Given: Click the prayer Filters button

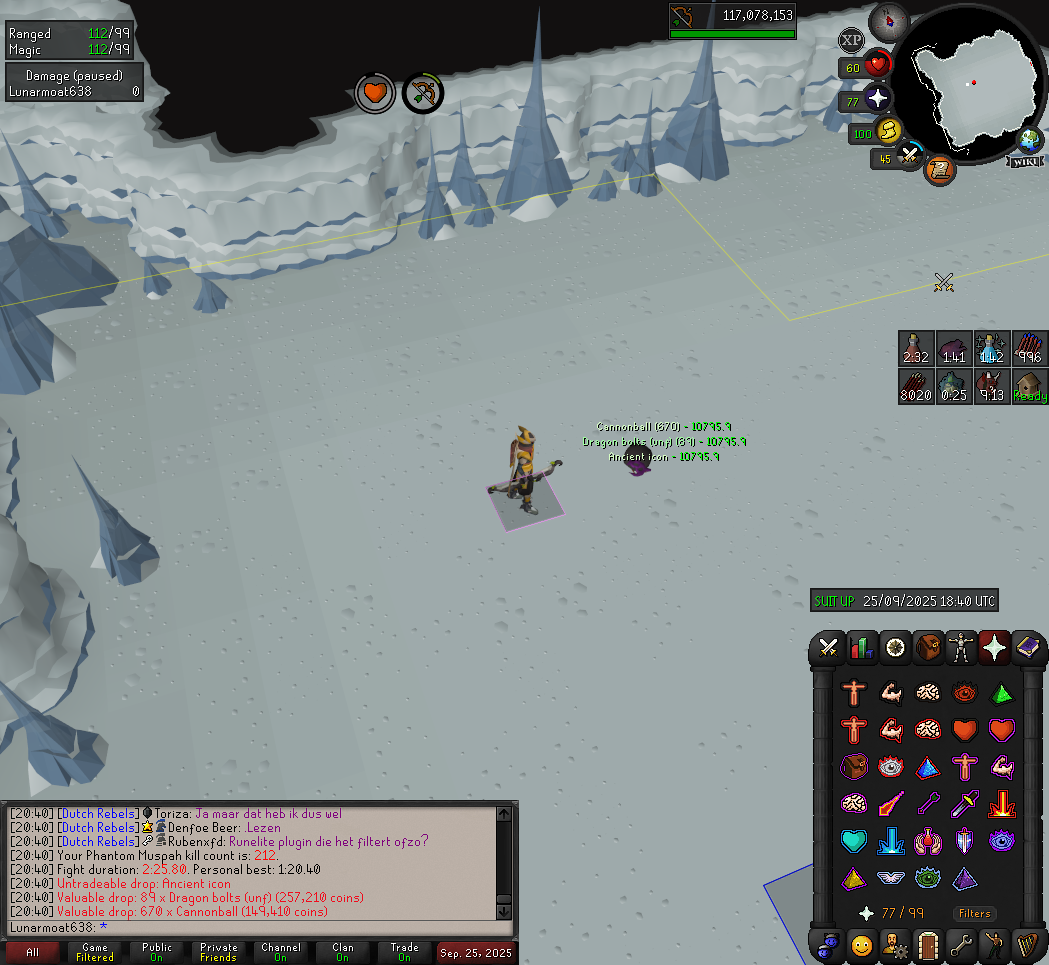Looking at the screenshot, I should click(974, 913).
